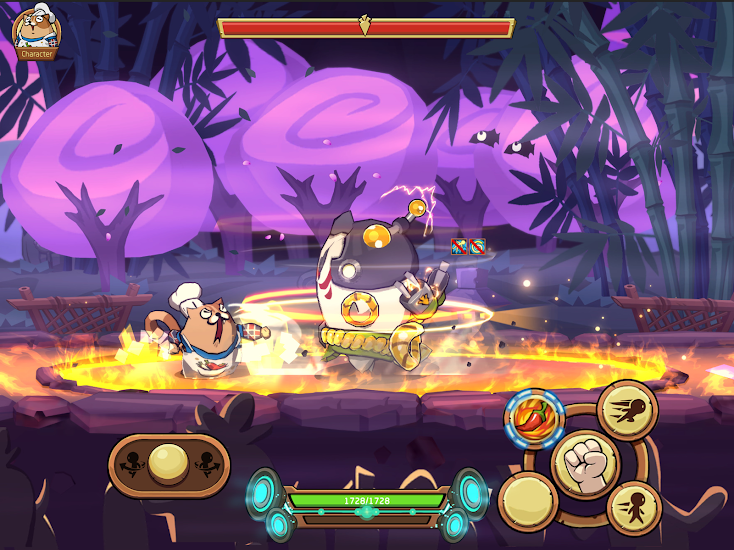Open the Character portrait menu
The width and height of the screenshot is (734, 550).
(x=36, y=31)
